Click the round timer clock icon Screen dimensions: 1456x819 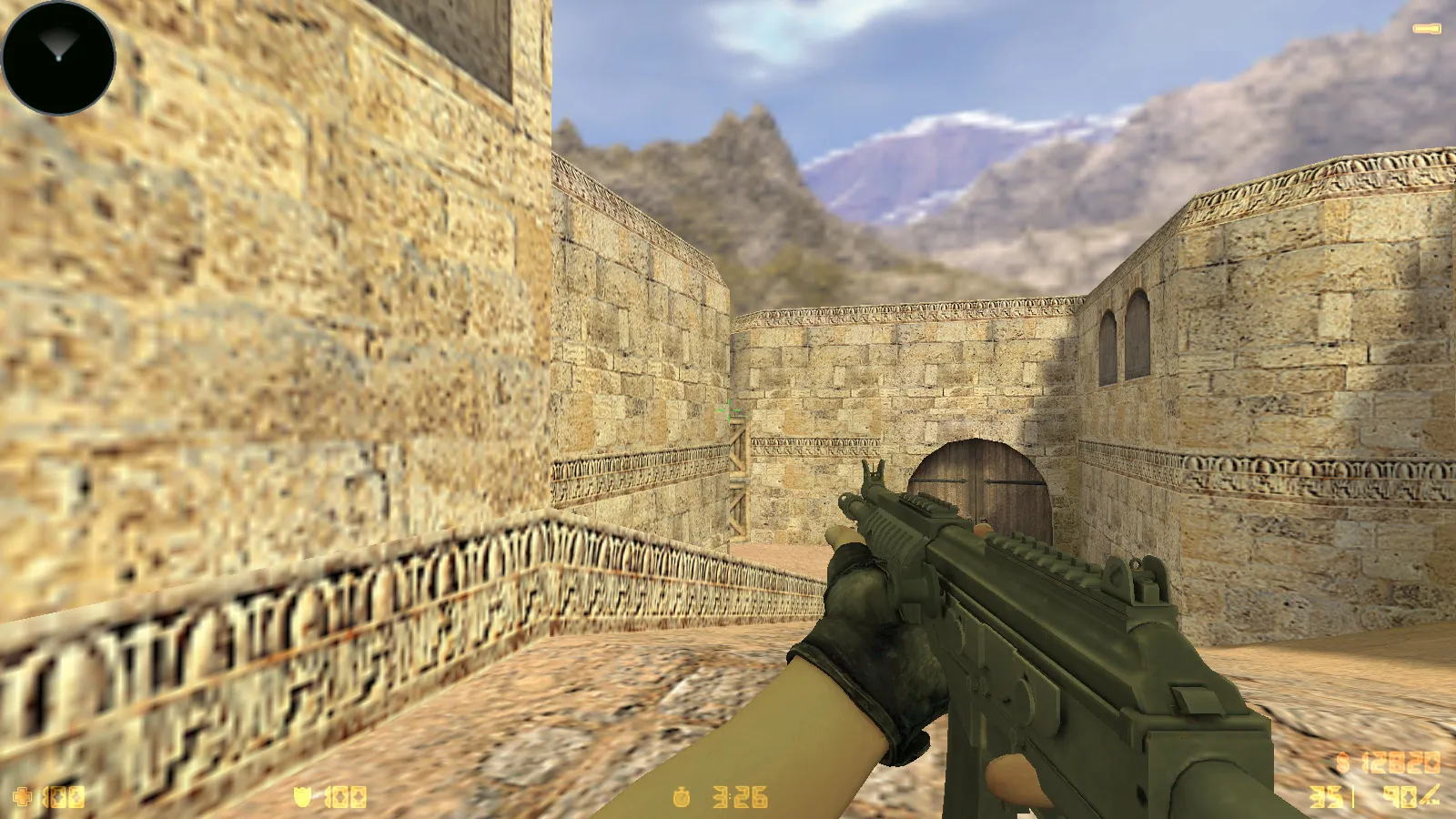point(682,797)
